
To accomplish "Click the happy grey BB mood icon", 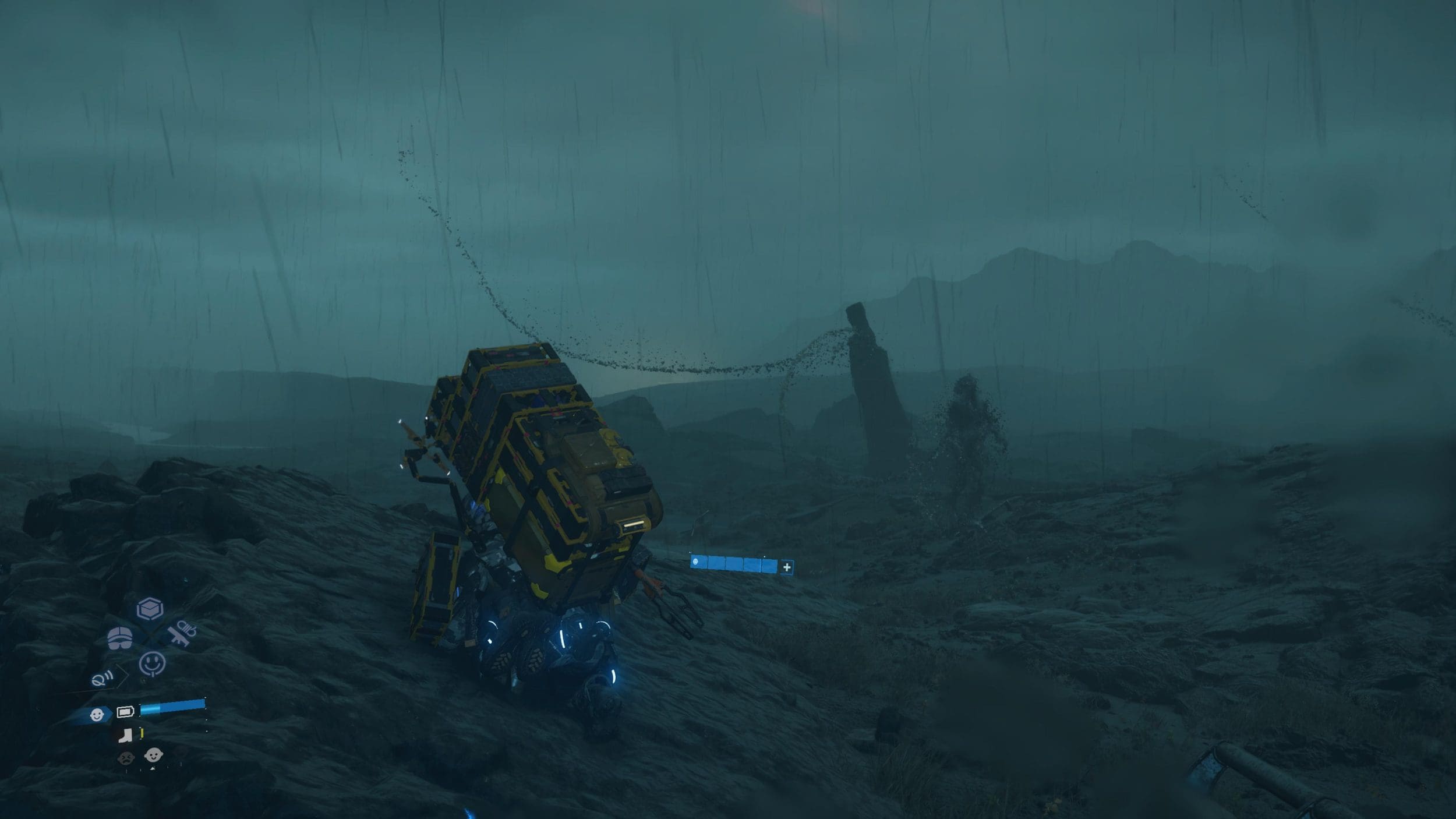I will [153, 756].
